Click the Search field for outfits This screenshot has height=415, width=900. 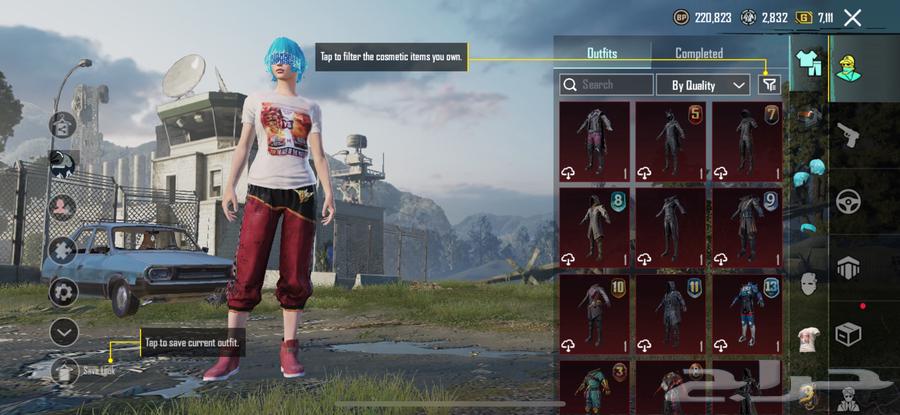point(606,85)
